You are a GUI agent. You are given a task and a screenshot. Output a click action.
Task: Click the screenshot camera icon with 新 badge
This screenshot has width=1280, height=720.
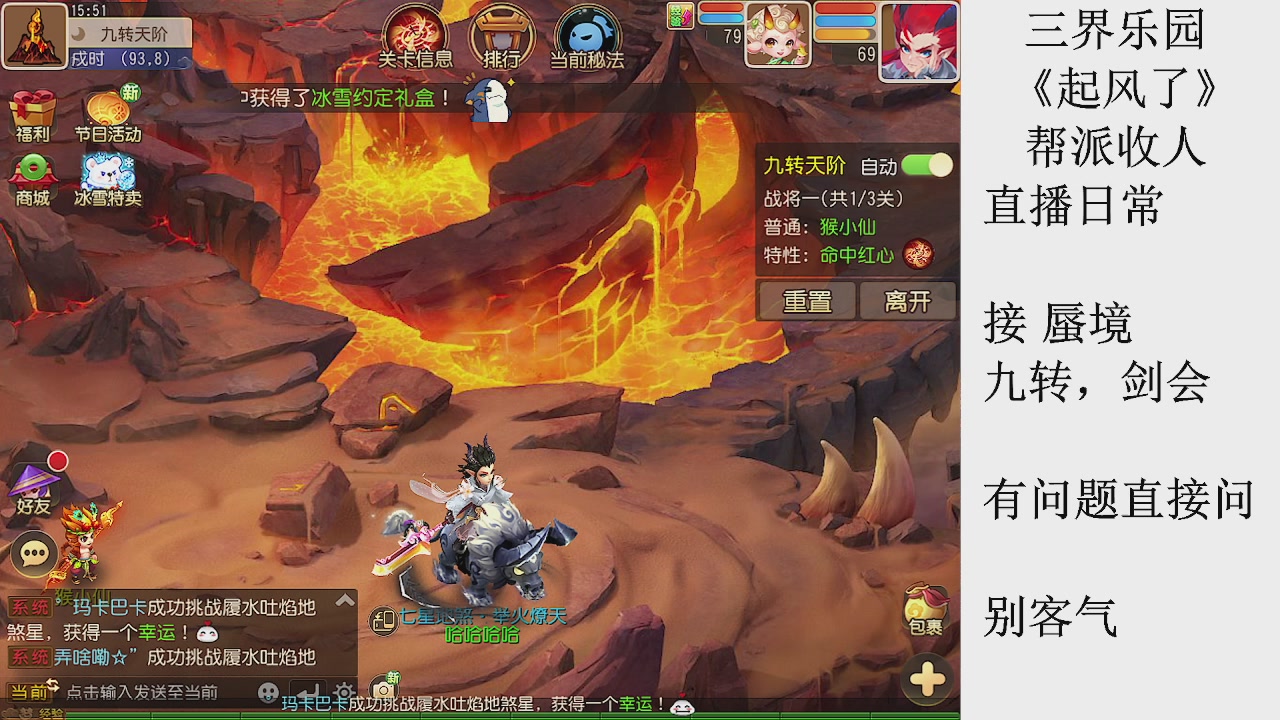pyautogui.click(x=382, y=685)
